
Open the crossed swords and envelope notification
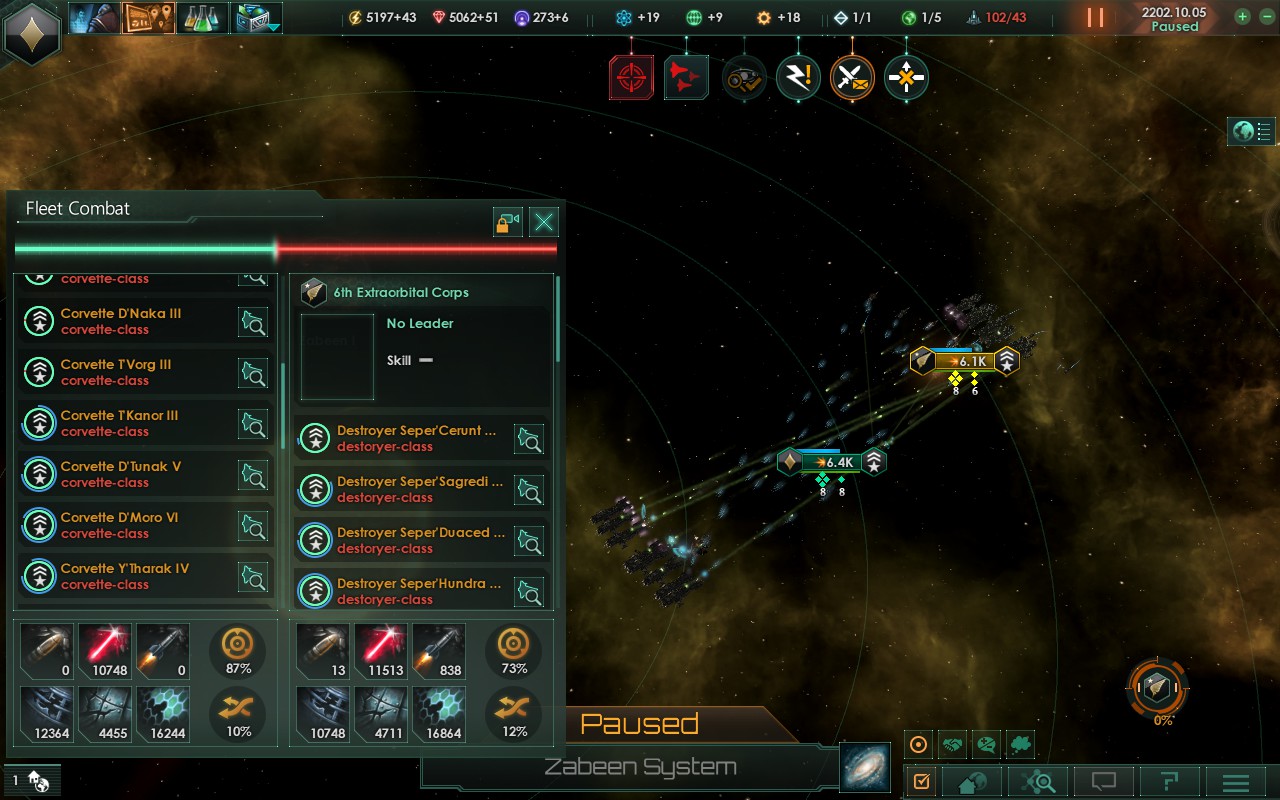coord(852,78)
